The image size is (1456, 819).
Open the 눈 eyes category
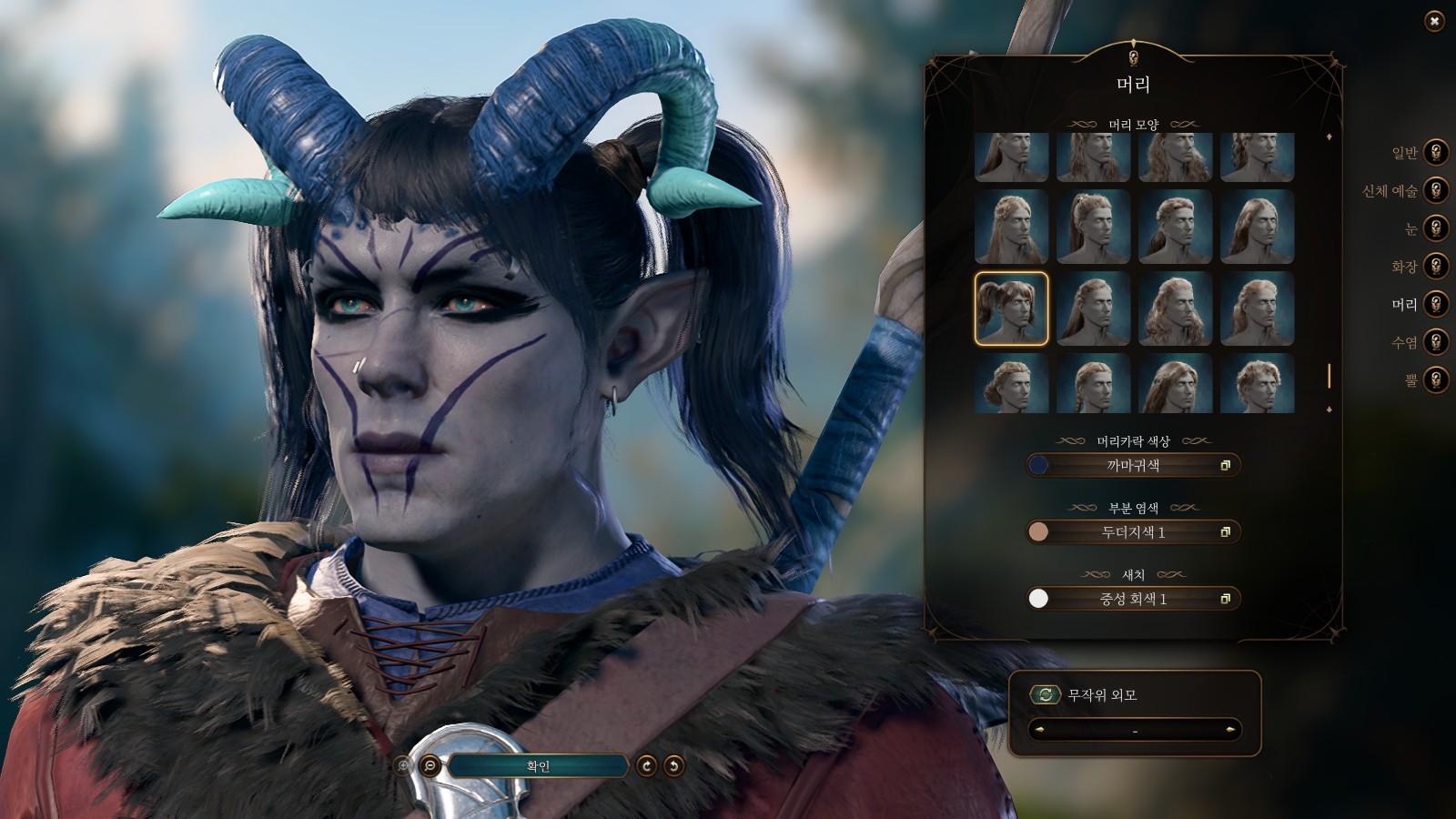1435,228
